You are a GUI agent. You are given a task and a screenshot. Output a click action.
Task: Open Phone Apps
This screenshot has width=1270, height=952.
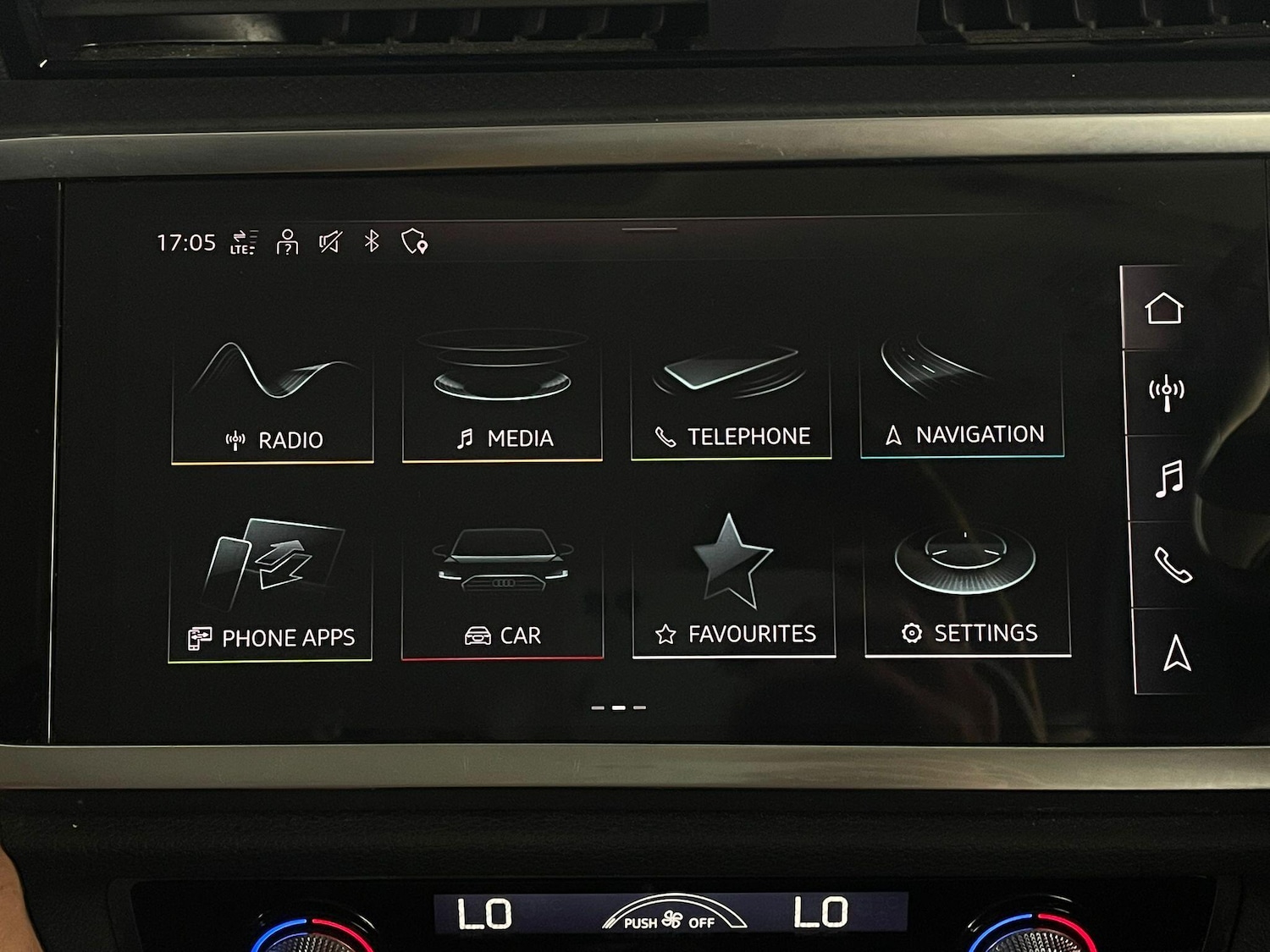pos(271,592)
